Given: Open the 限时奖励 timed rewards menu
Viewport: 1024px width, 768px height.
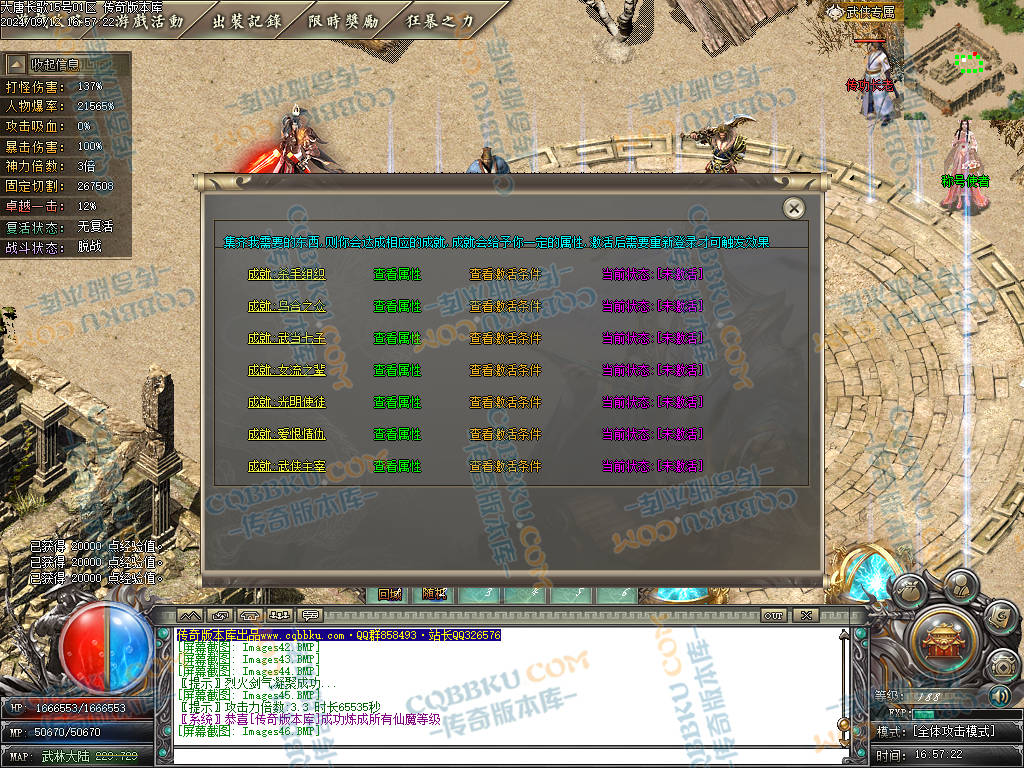Looking at the screenshot, I should coord(343,21).
